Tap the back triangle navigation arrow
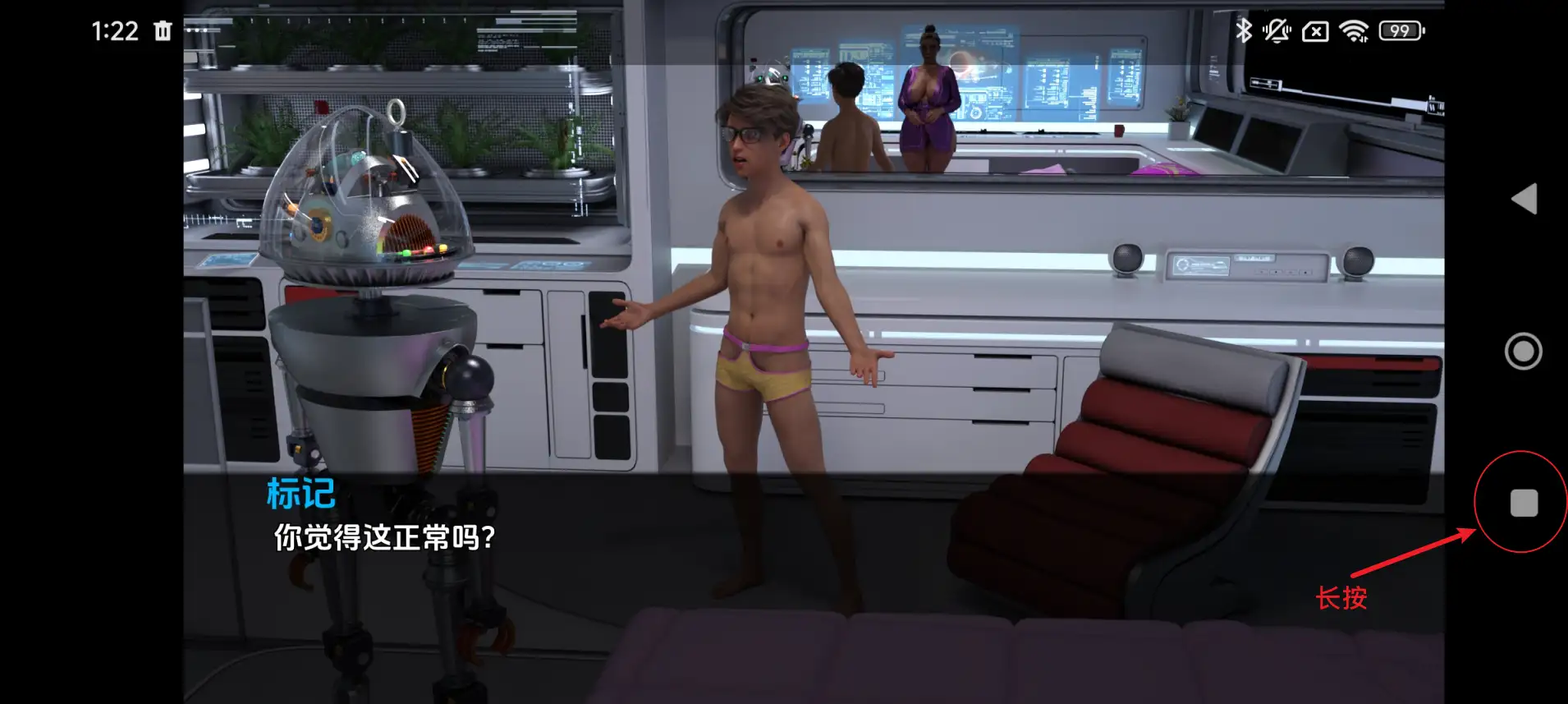 coord(1523,199)
